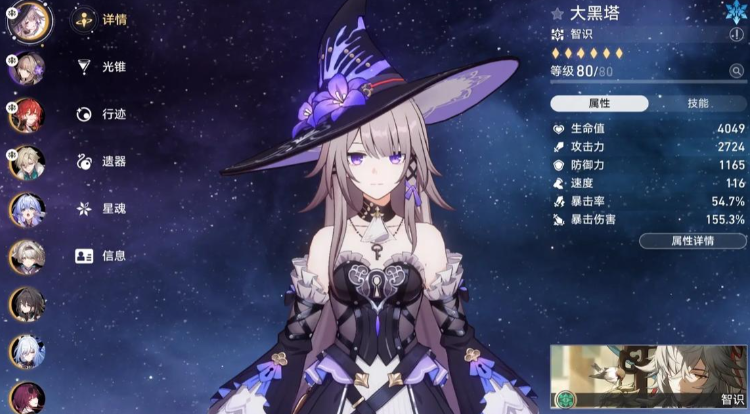
Task: Click the magnifier icon beside the level
Action: (x=736, y=71)
